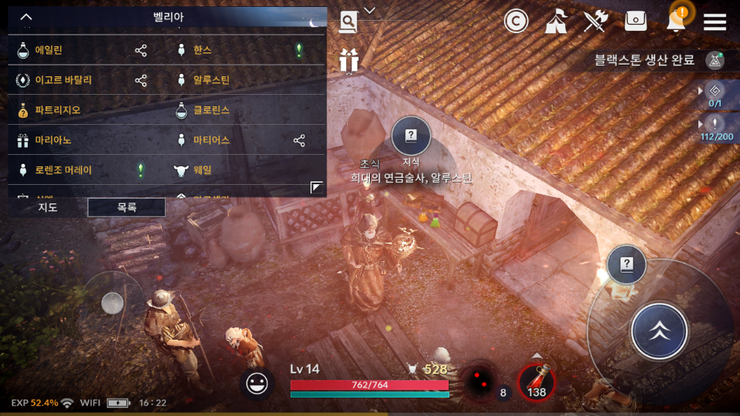Image resolution: width=740 pixels, height=416 pixels.
Task: Collapse the 벨리아 NPC list panel
Action: (26, 17)
